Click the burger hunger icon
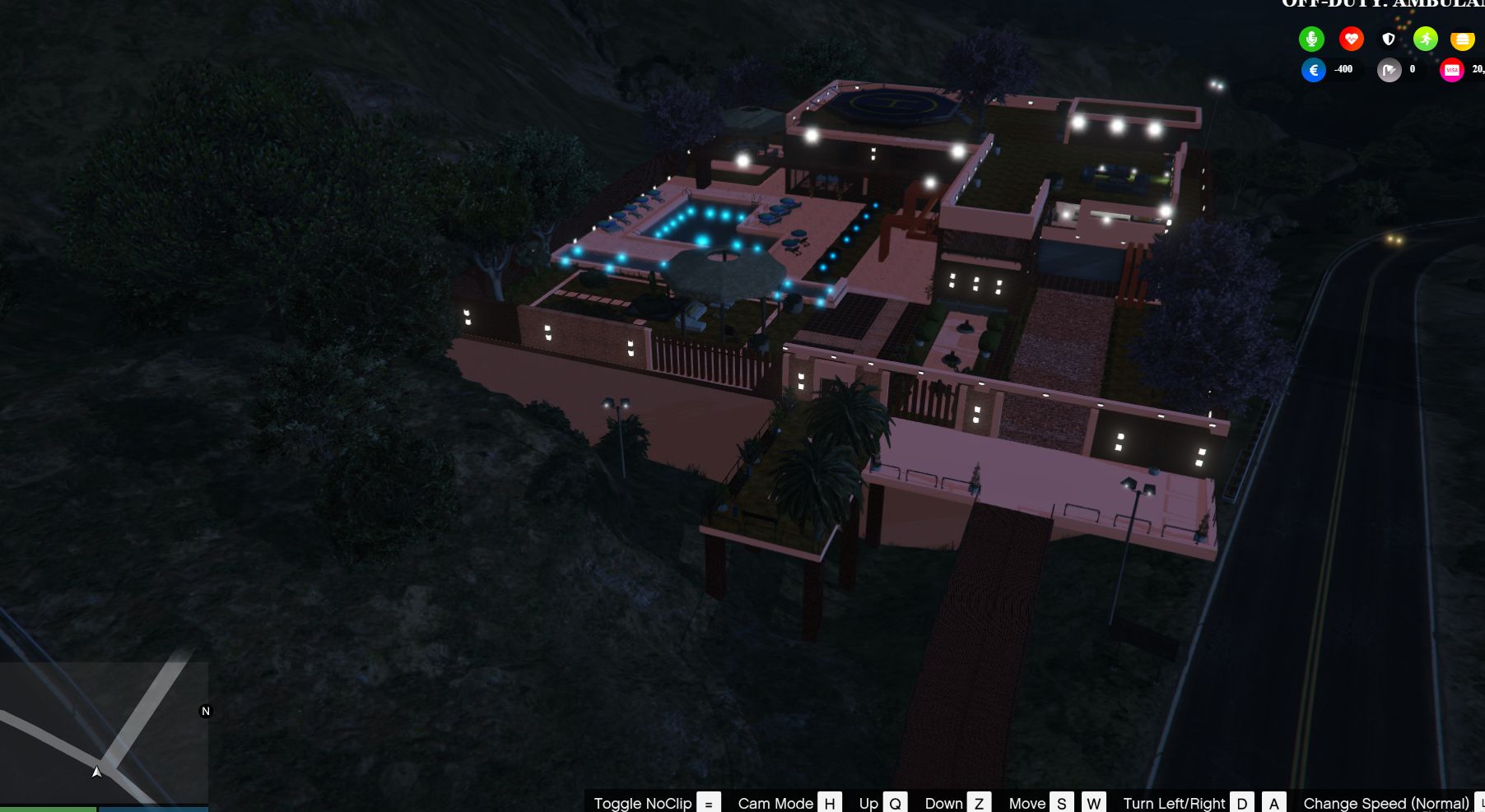This screenshot has width=1485, height=812. click(x=1463, y=39)
